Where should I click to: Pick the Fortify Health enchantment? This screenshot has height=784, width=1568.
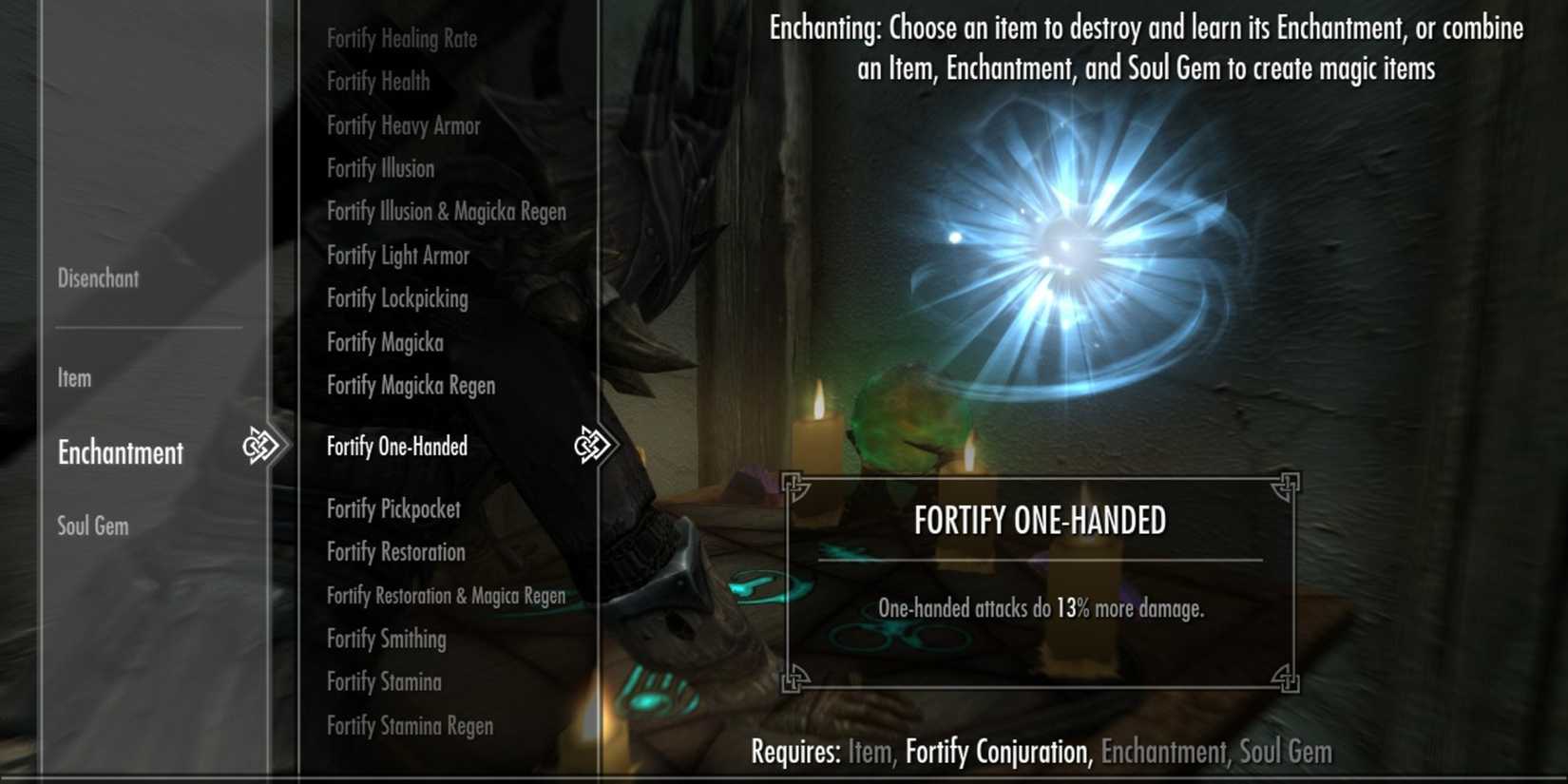(x=377, y=82)
